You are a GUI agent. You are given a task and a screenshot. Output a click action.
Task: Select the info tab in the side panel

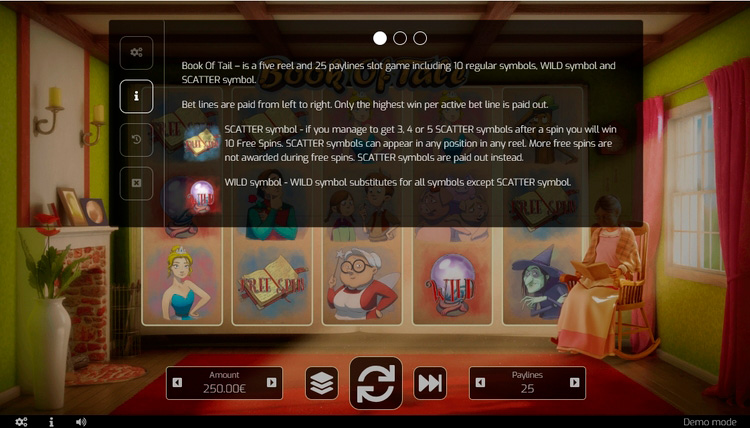pyautogui.click(x=136, y=97)
